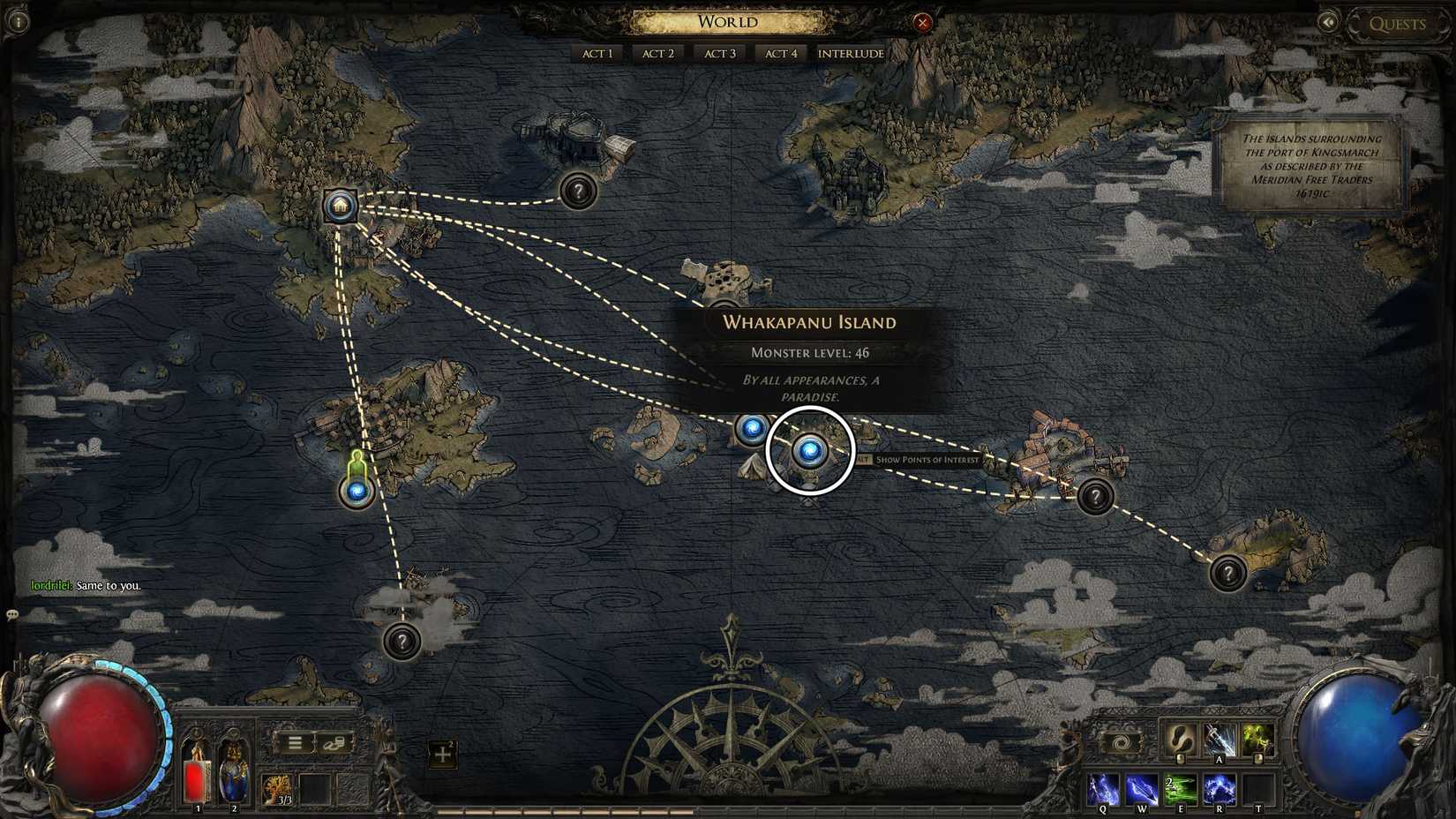Travel to the circled Whakapanu Island waypoint
1456x819 pixels.
coord(811,452)
